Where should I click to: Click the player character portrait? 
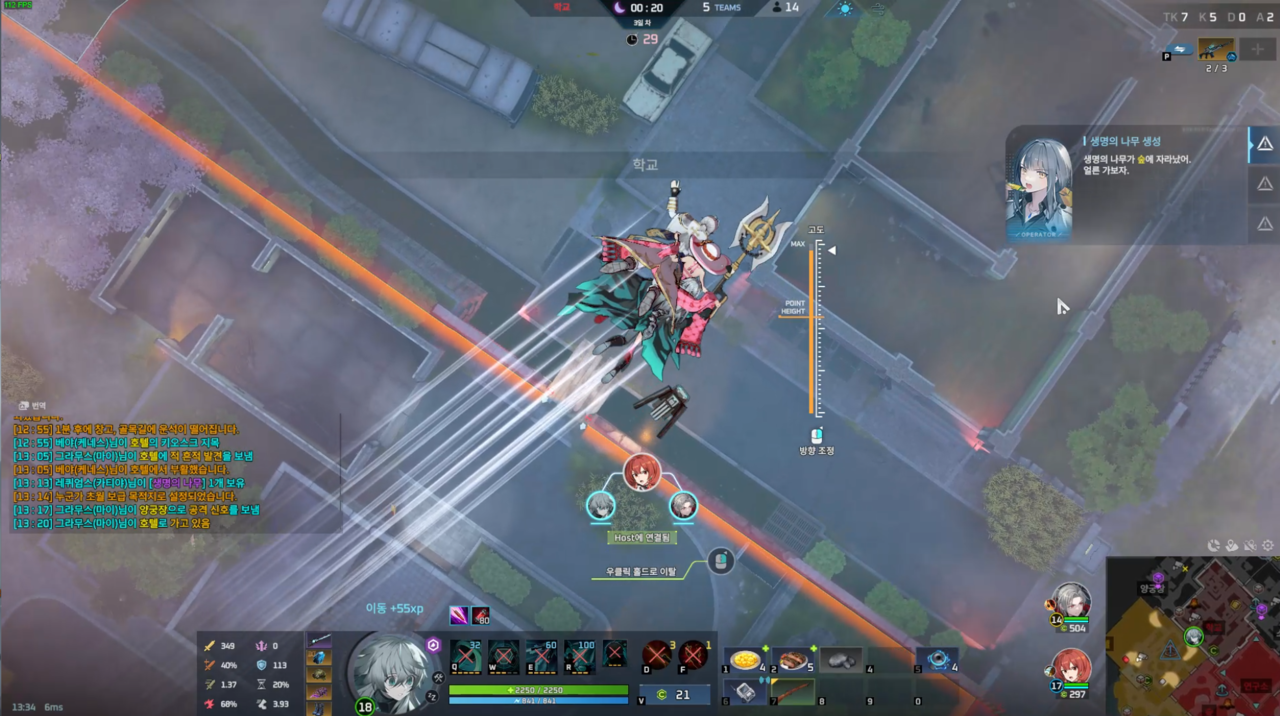(392, 670)
